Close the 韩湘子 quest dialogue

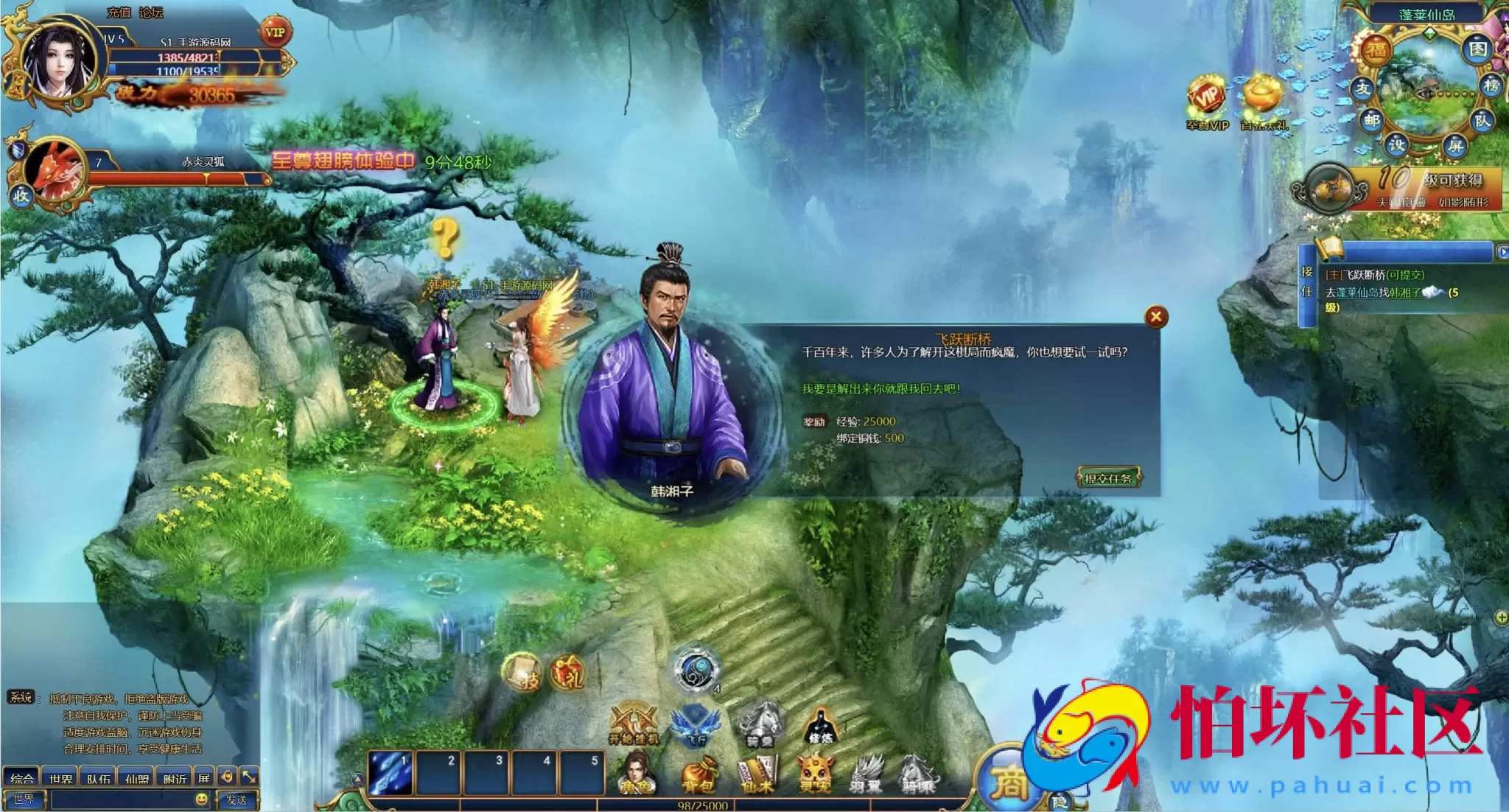(x=1155, y=317)
